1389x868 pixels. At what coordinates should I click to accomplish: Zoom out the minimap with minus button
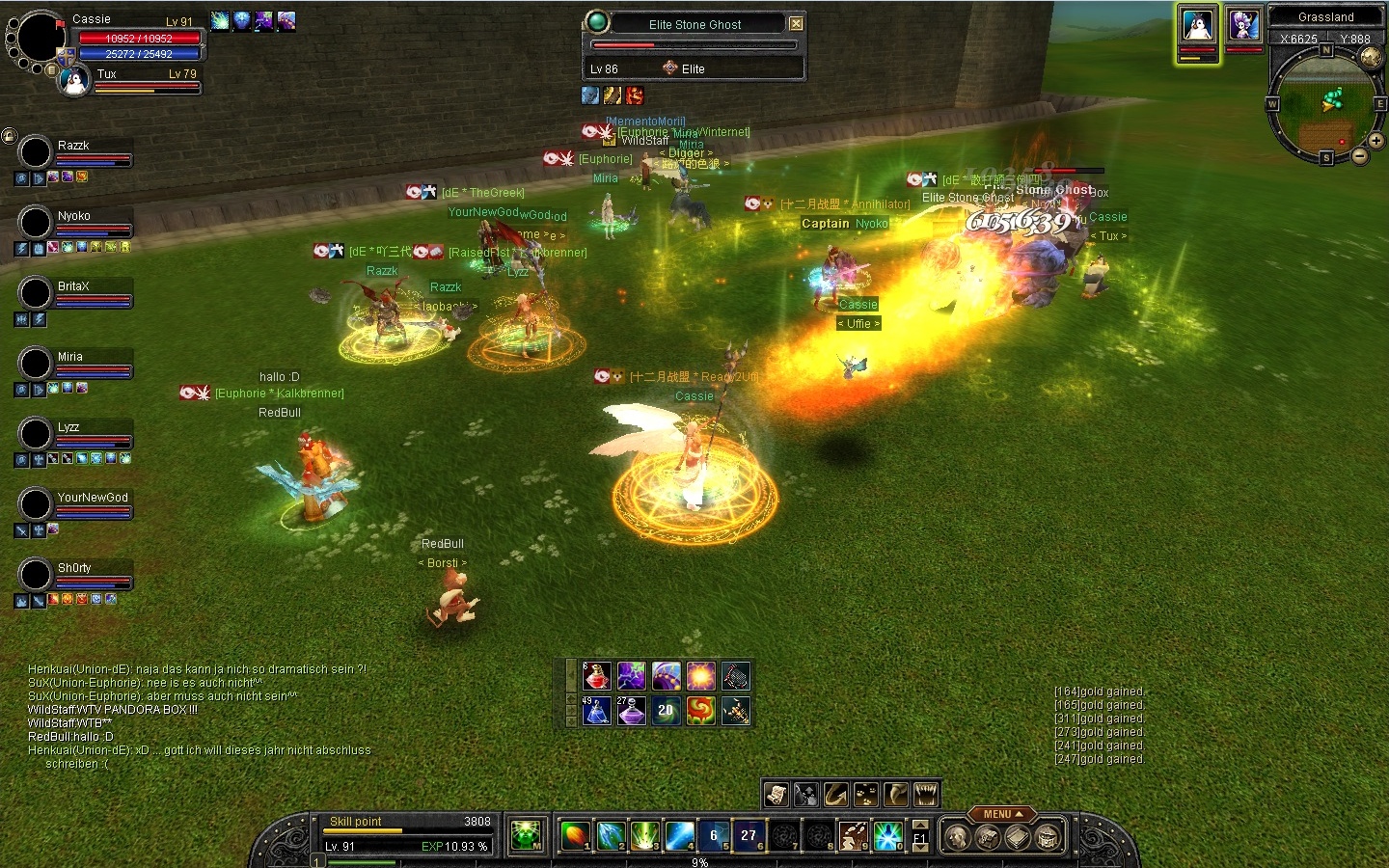tap(1359, 155)
